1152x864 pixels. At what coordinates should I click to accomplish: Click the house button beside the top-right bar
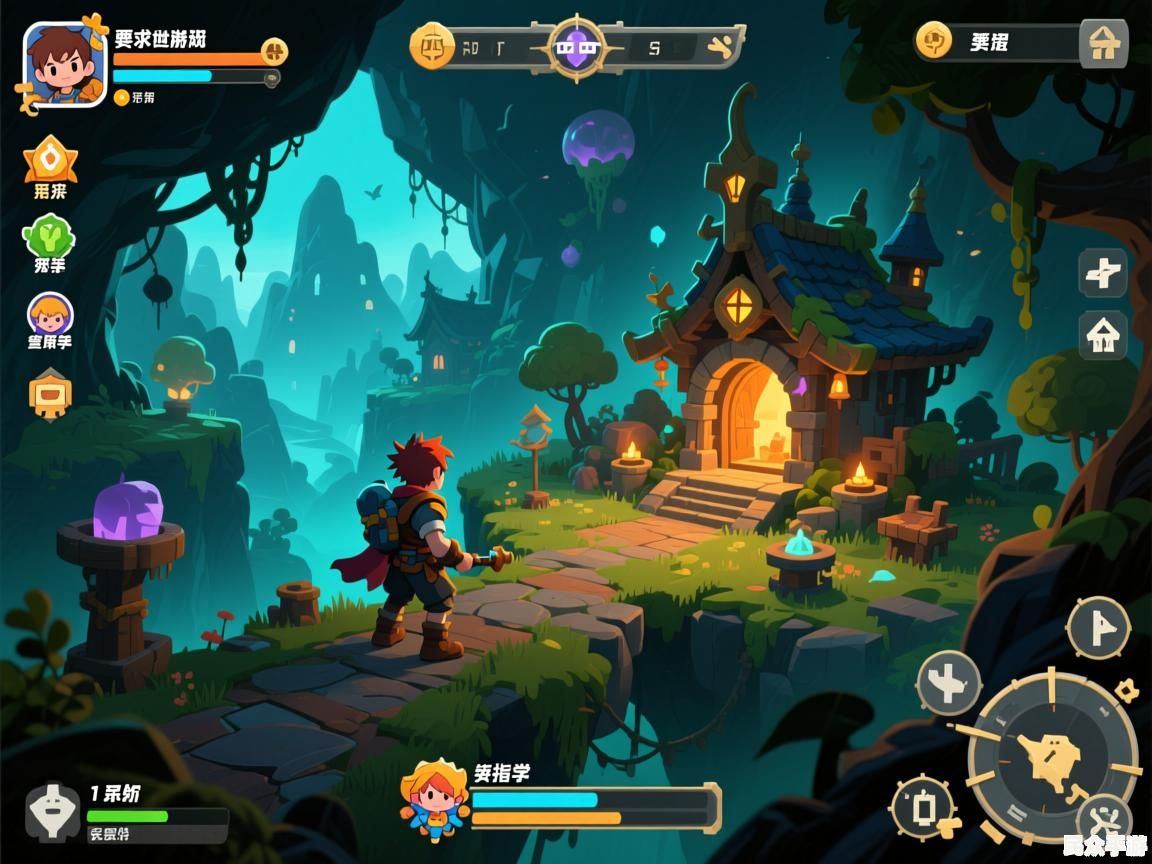coord(1103,44)
